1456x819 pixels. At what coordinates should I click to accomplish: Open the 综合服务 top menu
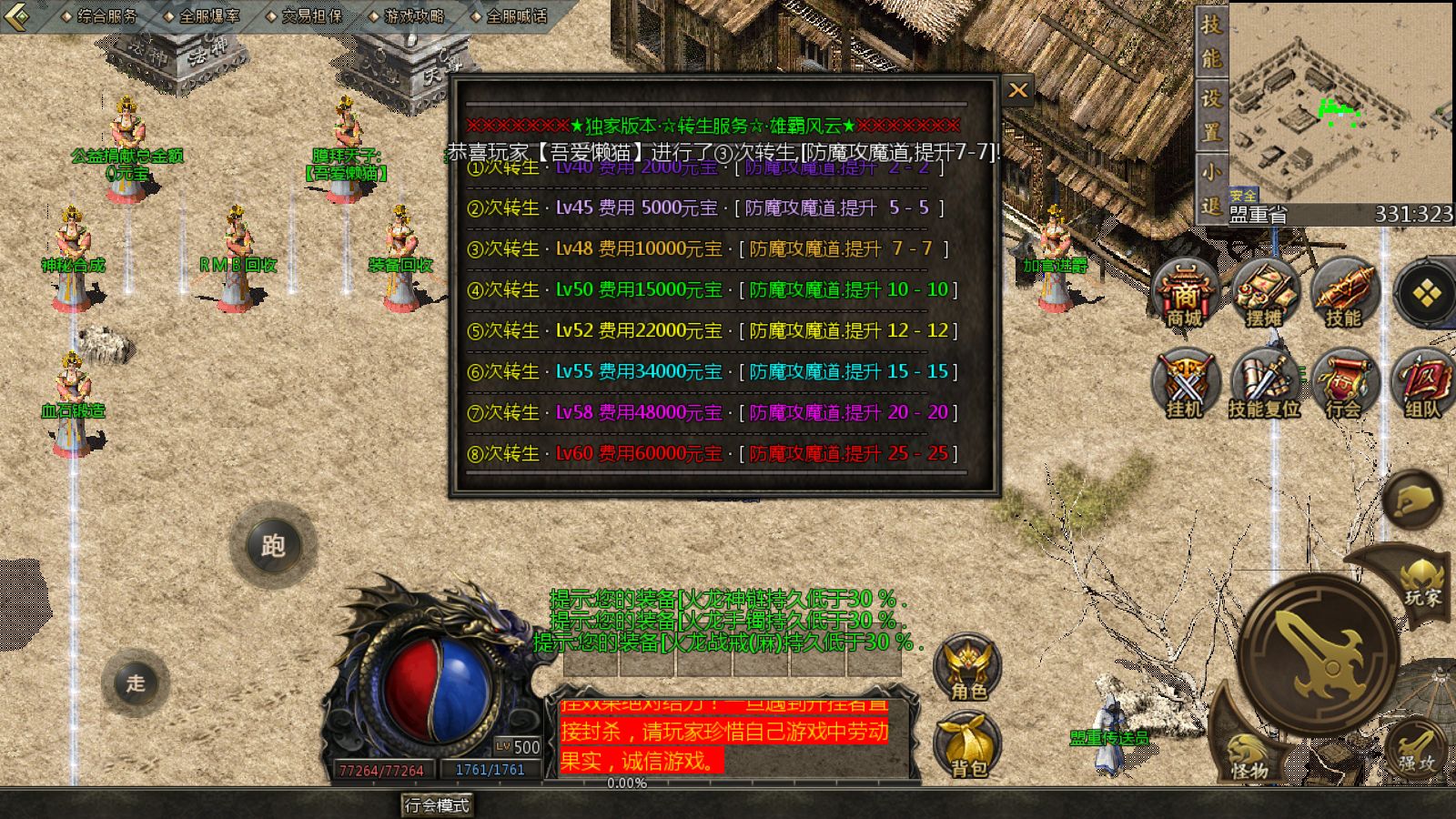tap(100, 15)
